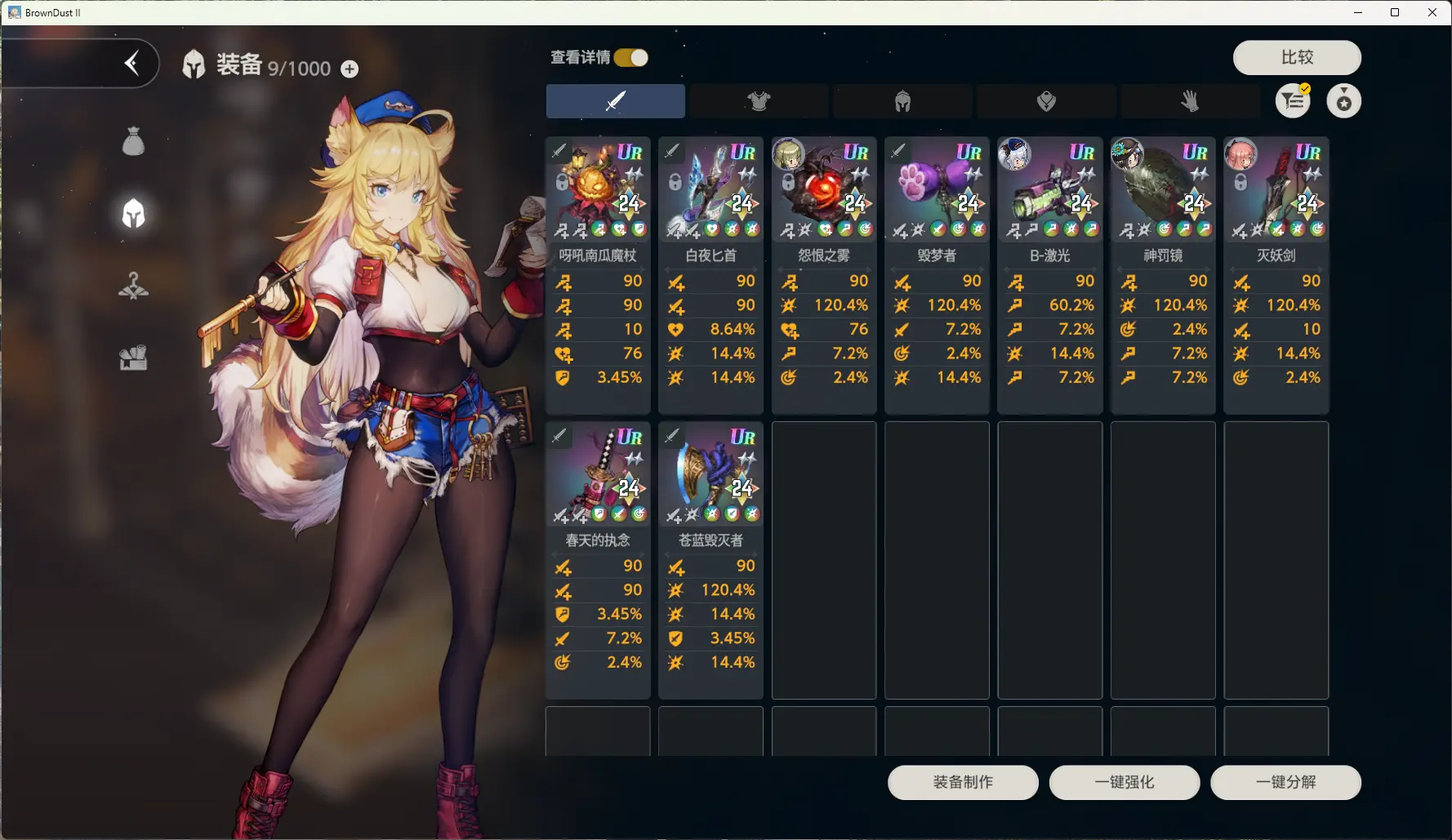This screenshot has height=840, width=1452.
Task: Go back using the arrow button
Action: coord(131,63)
